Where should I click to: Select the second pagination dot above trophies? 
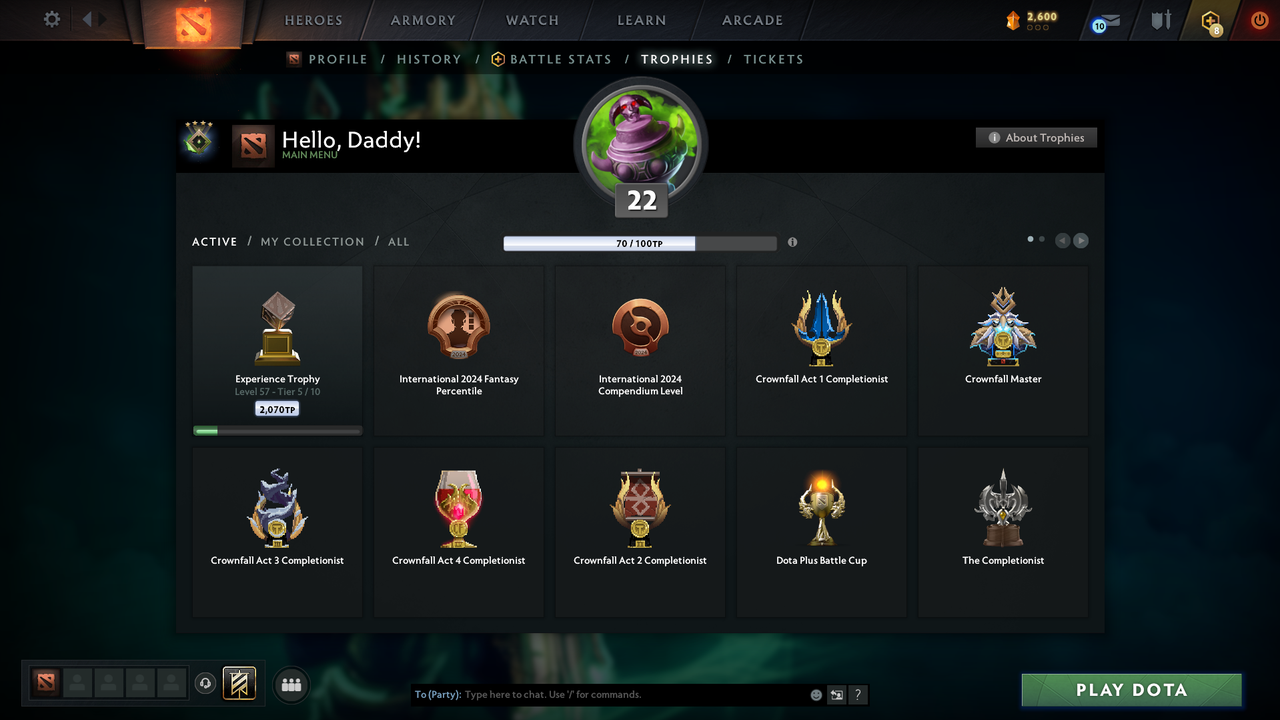point(1040,239)
